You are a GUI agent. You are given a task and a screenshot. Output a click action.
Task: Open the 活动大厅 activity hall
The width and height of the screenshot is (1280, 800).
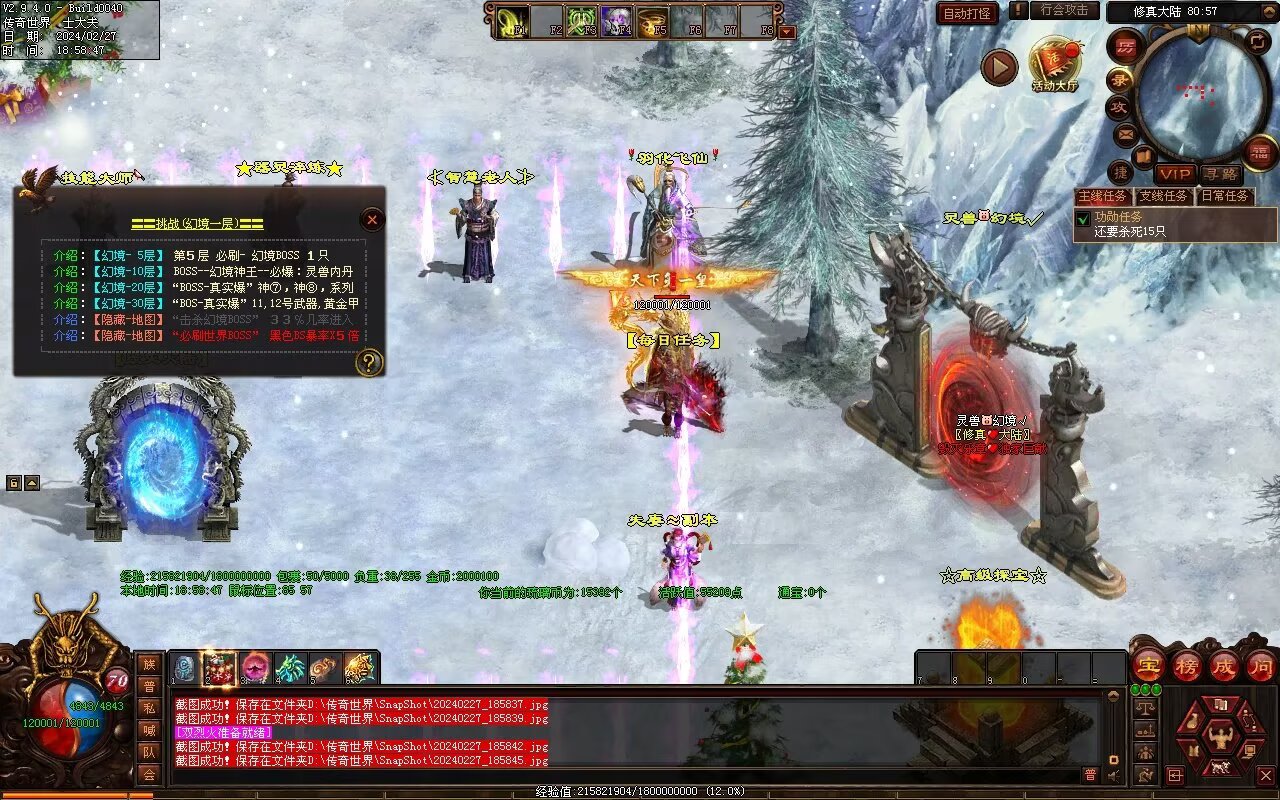pos(1055,65)
